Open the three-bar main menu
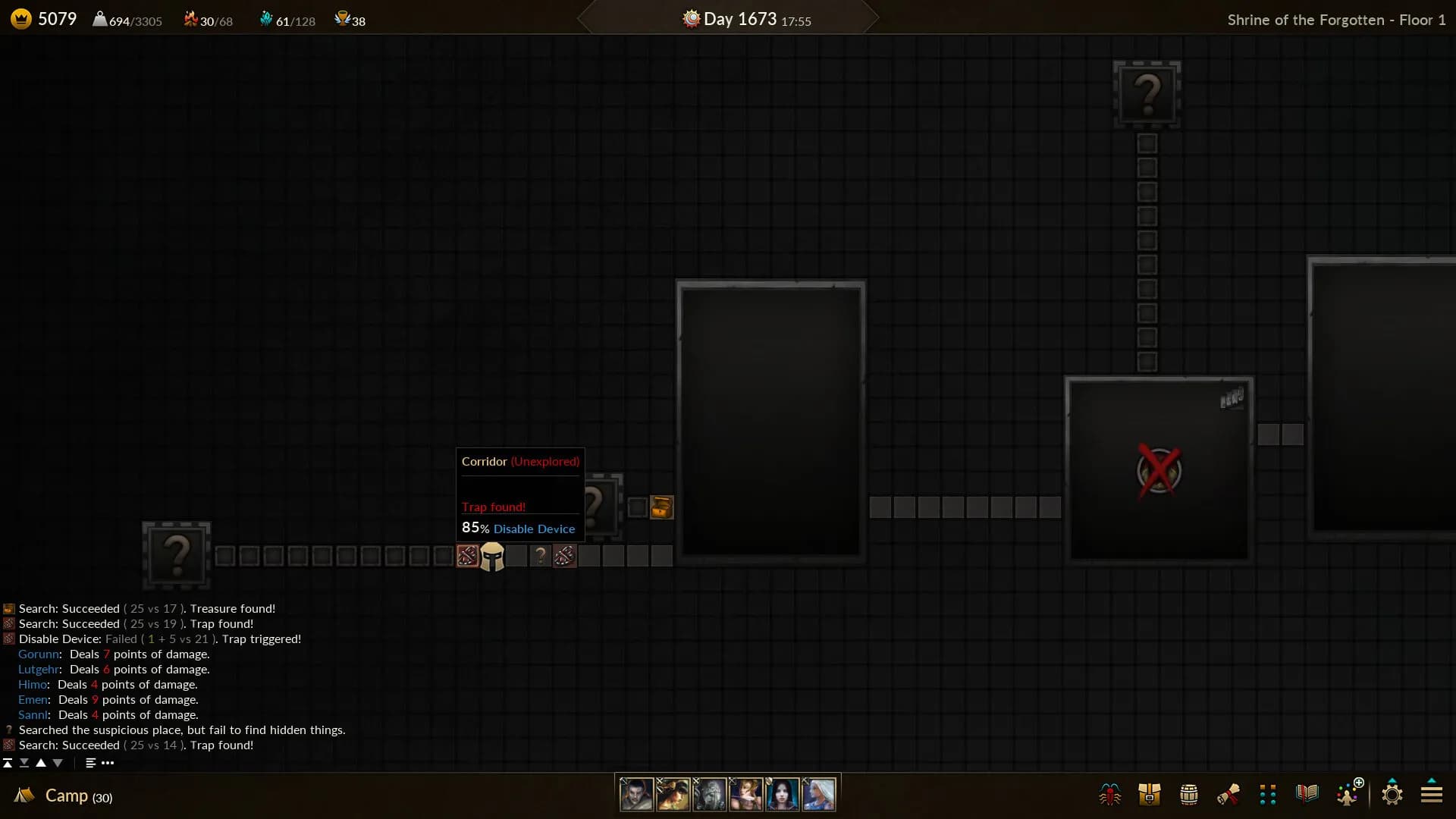Viewport: 1456px width, 819px height. (x=1432, y=794)
